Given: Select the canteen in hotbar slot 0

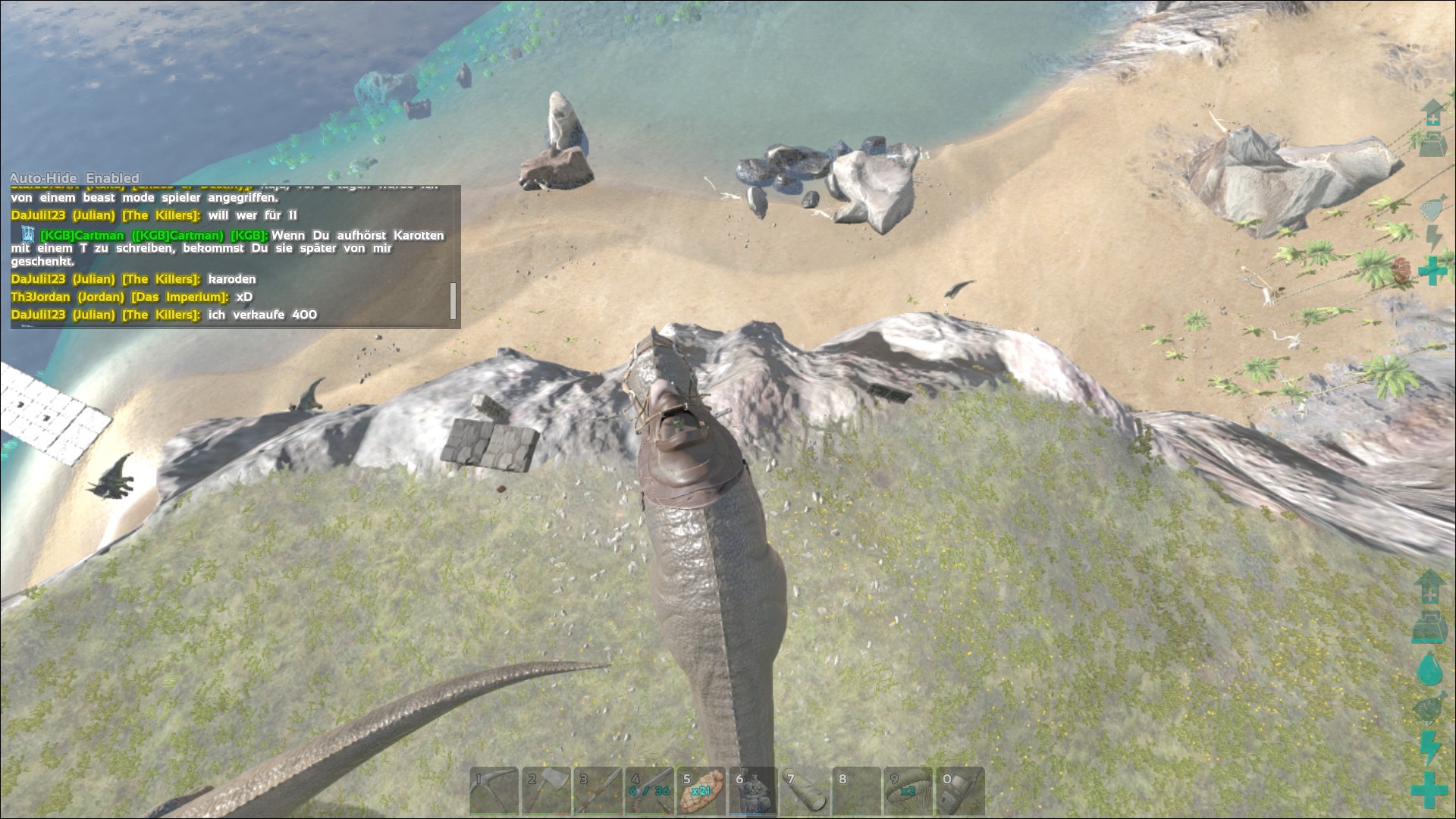Looking at the screenshot, I should point(960,791).
